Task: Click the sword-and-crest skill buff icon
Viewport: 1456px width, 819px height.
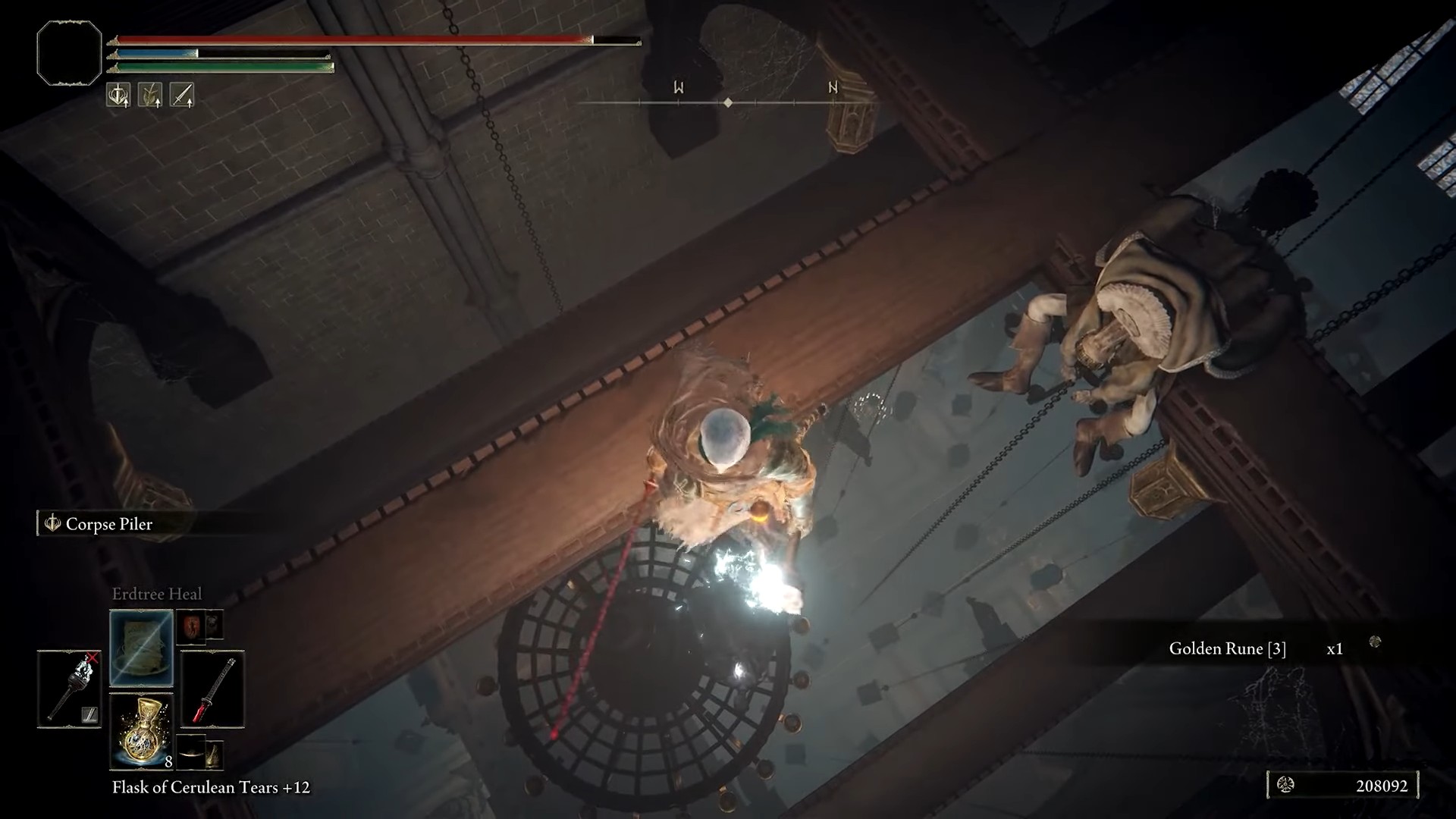Action: (118, 95)
